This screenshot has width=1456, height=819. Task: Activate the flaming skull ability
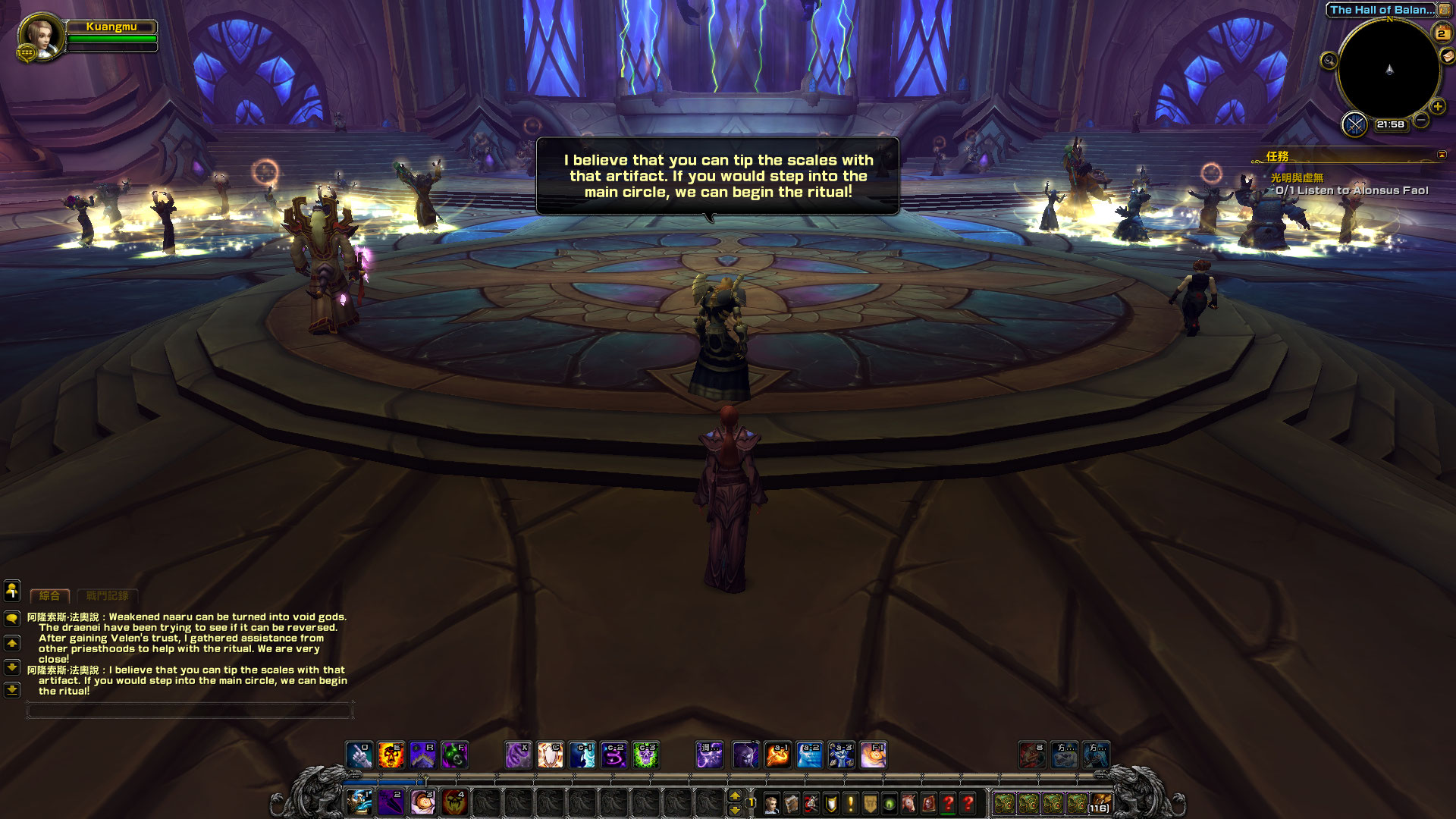pos(391,755)
